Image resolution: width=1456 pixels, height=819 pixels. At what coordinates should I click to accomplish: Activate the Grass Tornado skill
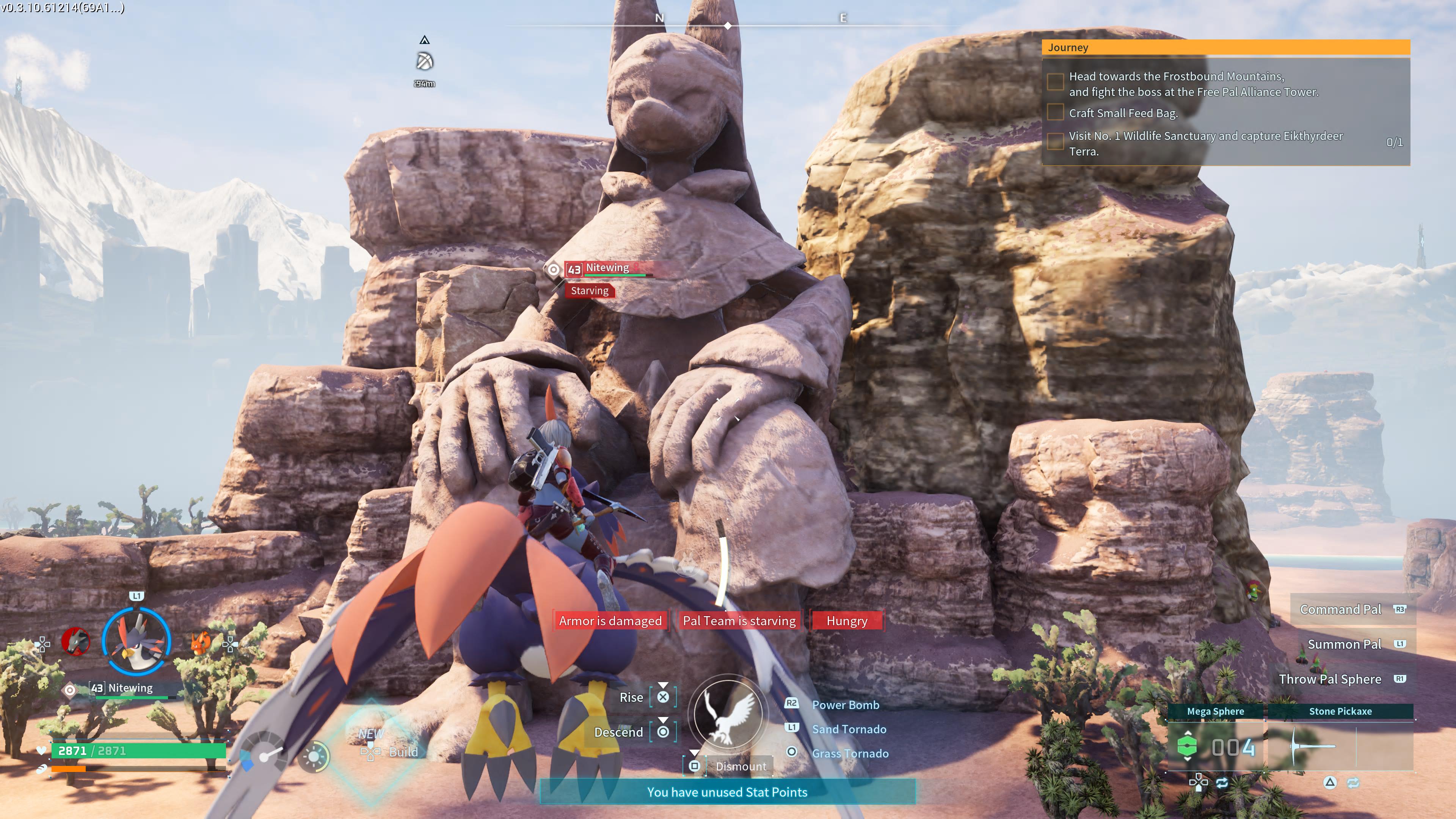click(849, 753)
